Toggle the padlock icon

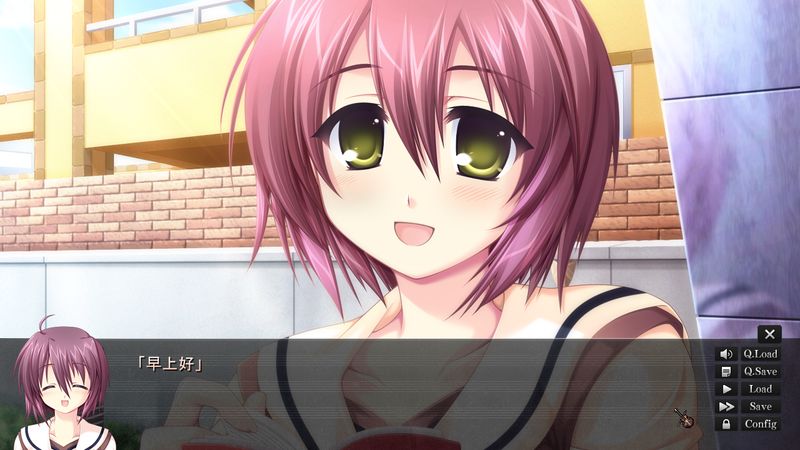(x=726, y=424)
